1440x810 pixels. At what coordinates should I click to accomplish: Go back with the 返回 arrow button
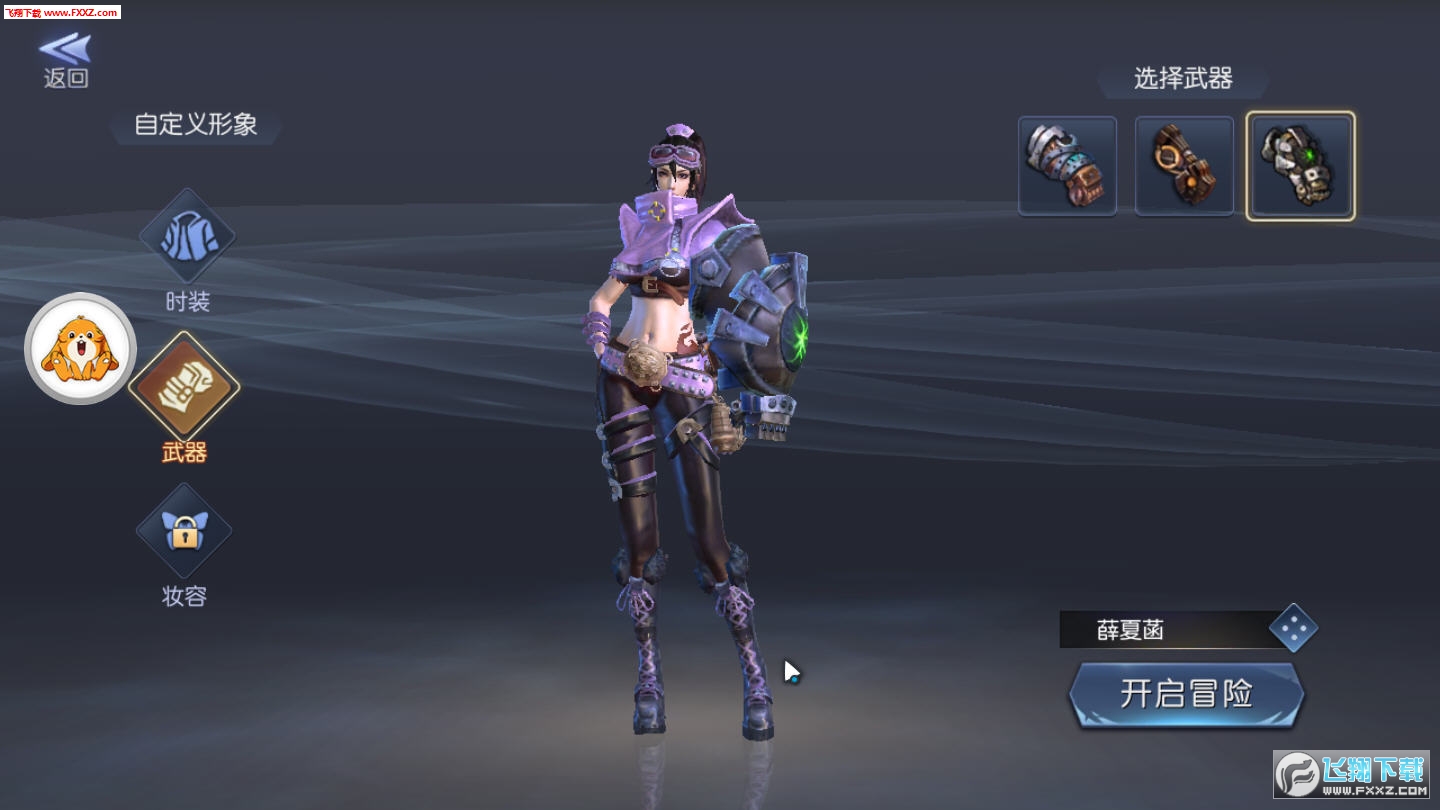tap(66, 60)
